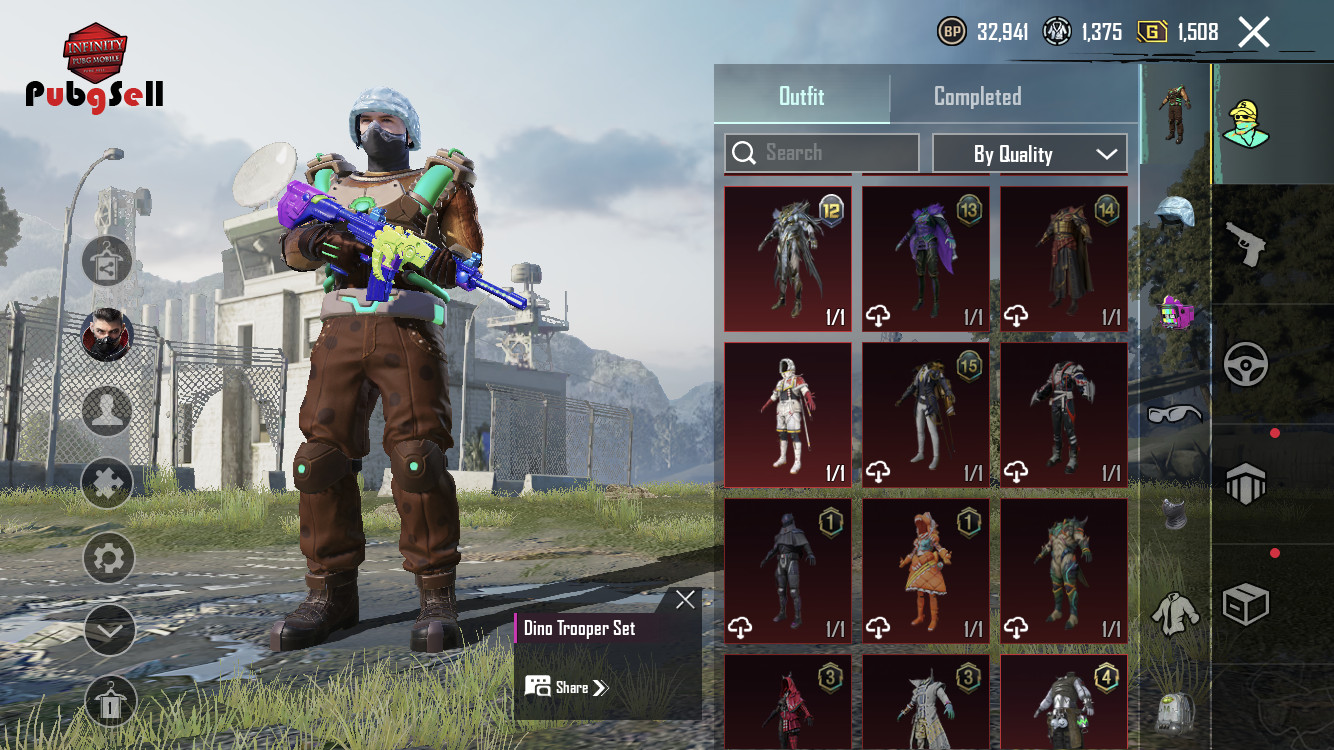Image resolution: width=1334 pixels, height=750 pixels.
Task: Click the outfit Search field
Action: (821, 153)
